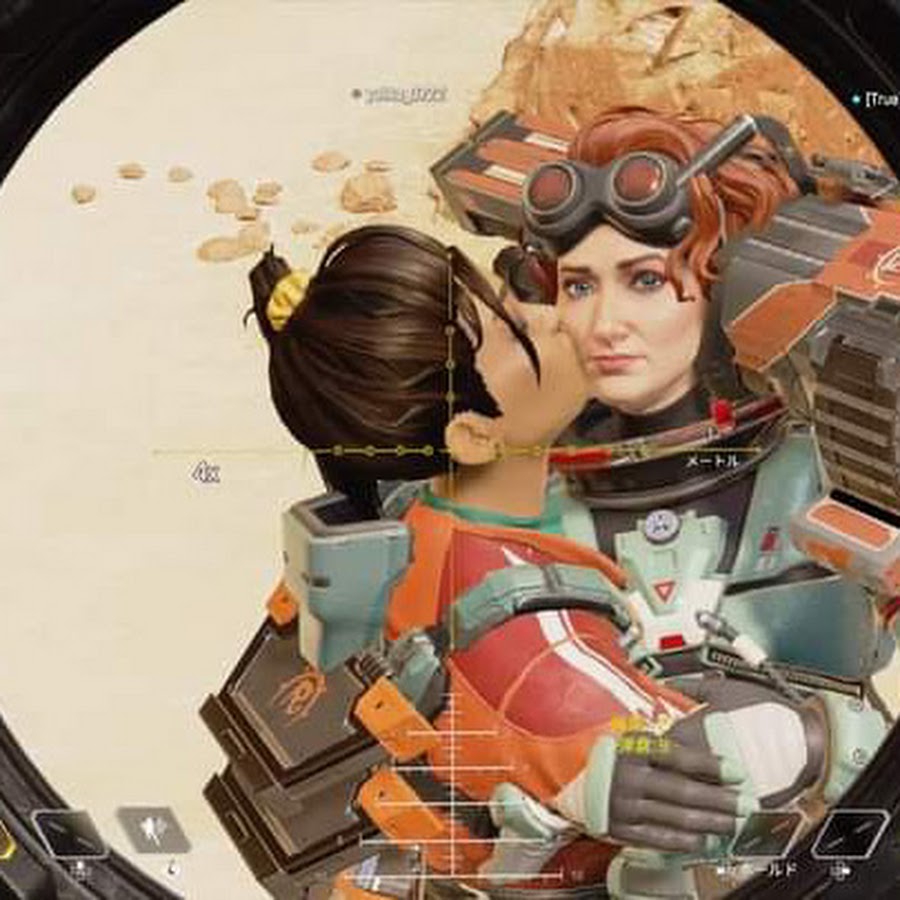The height and width of the screenshot is (900, 900).
Task: Activate the gray tactical ability icon
Action: [153, 830]
